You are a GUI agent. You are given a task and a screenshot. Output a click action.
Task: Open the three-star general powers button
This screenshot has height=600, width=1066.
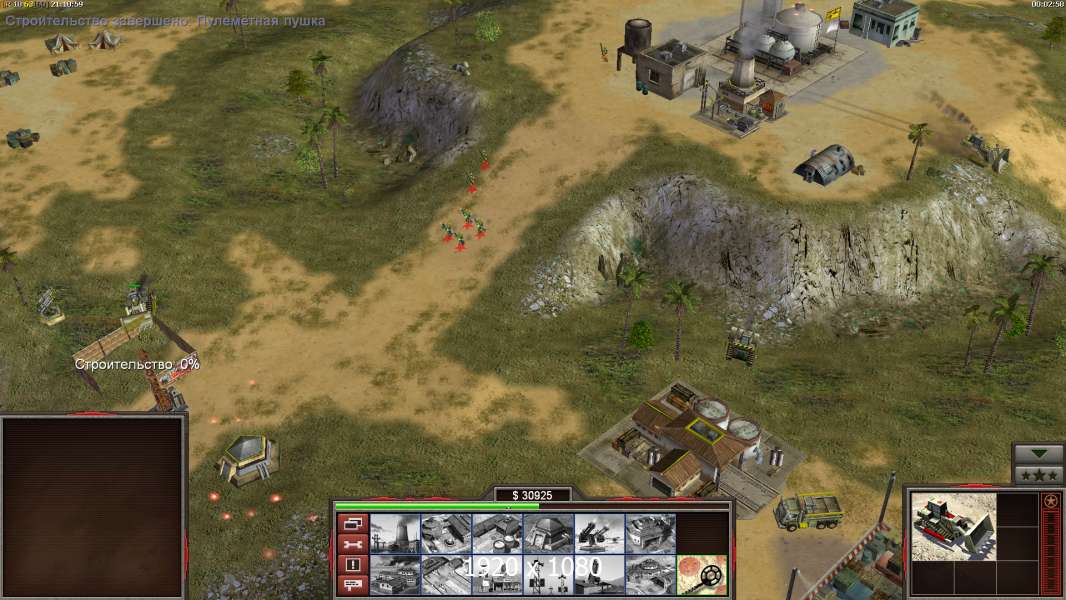pyautogui.click(x=1038, y=475)
